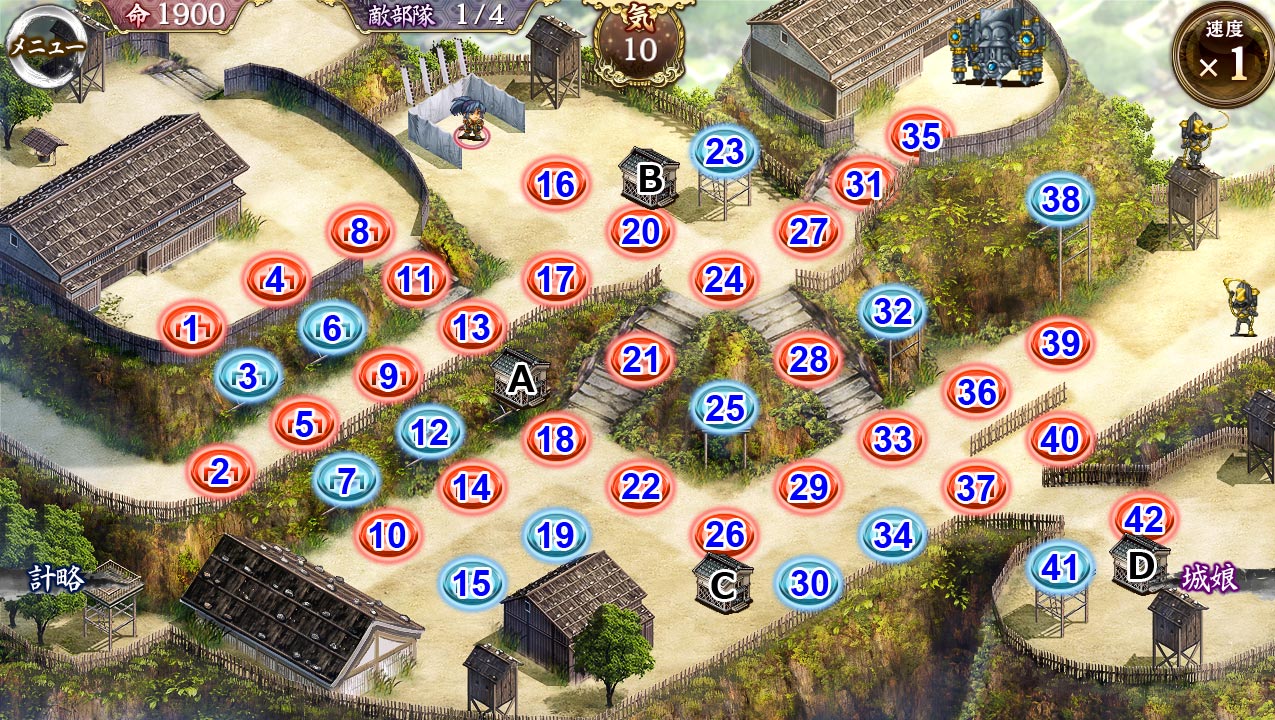
Task: Open the 城娘 unit panel
Action: click(1209, 579)
